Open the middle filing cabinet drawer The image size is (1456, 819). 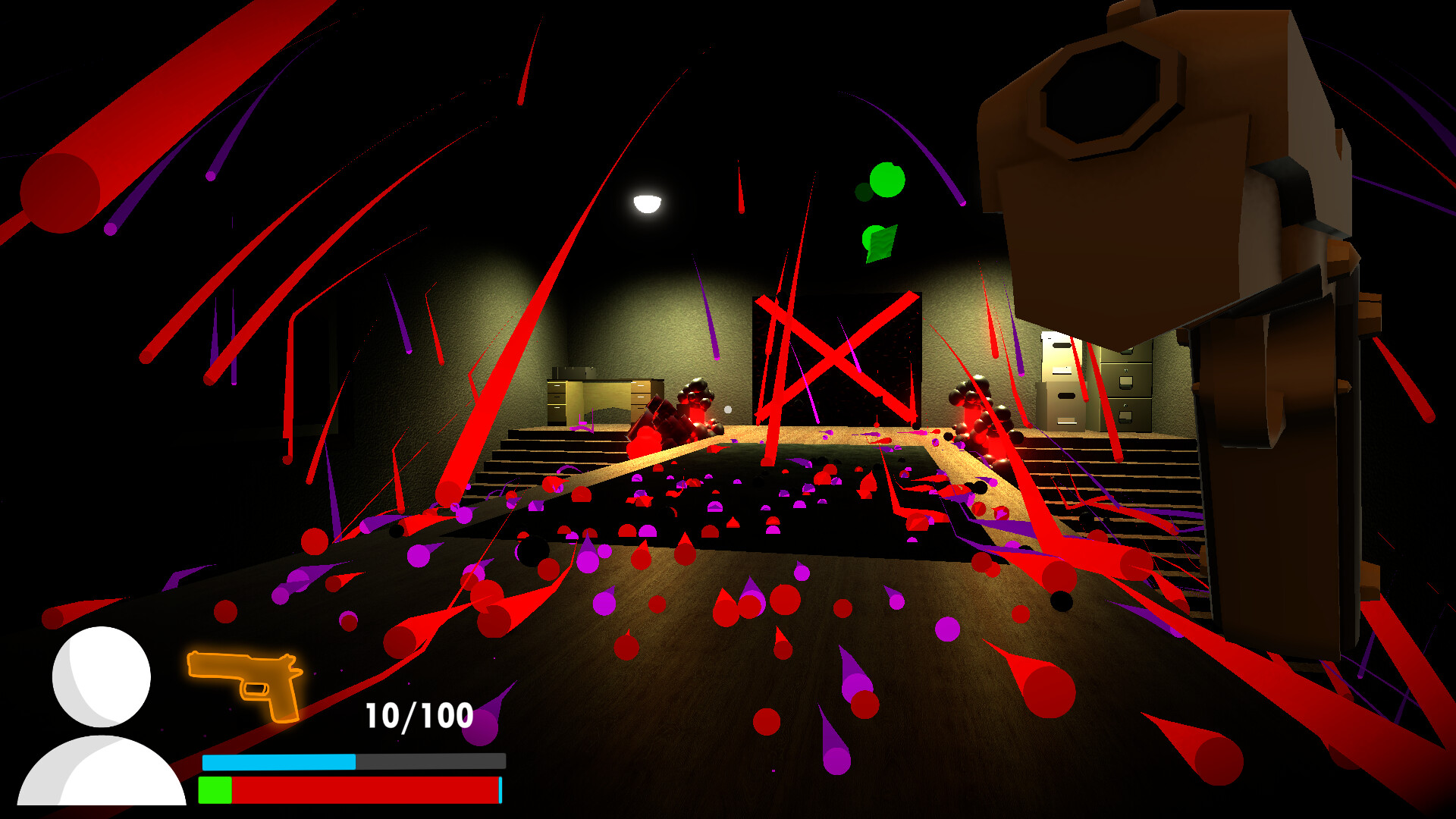[x=1125, y=381]
